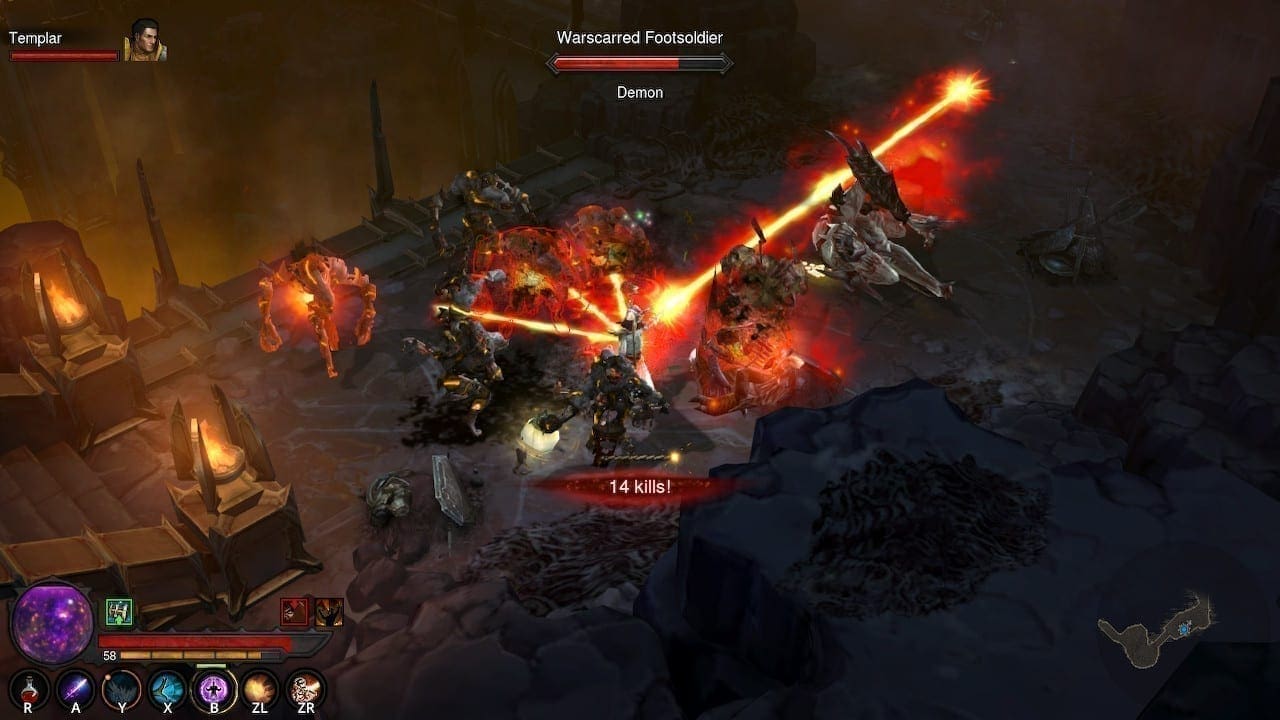Select the purple resource globe
The width and height of the screenshot is (1280, 720).
51,622
